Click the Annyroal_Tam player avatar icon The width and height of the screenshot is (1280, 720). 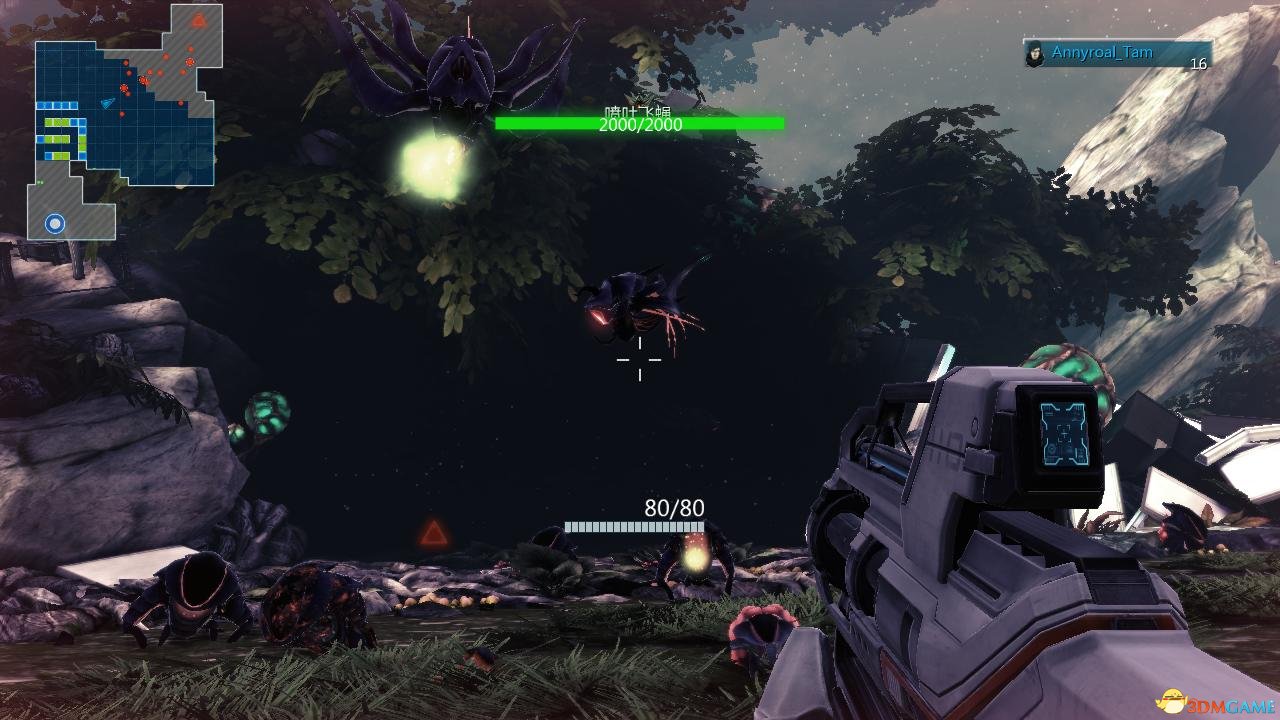click(x=1035, y=54)
